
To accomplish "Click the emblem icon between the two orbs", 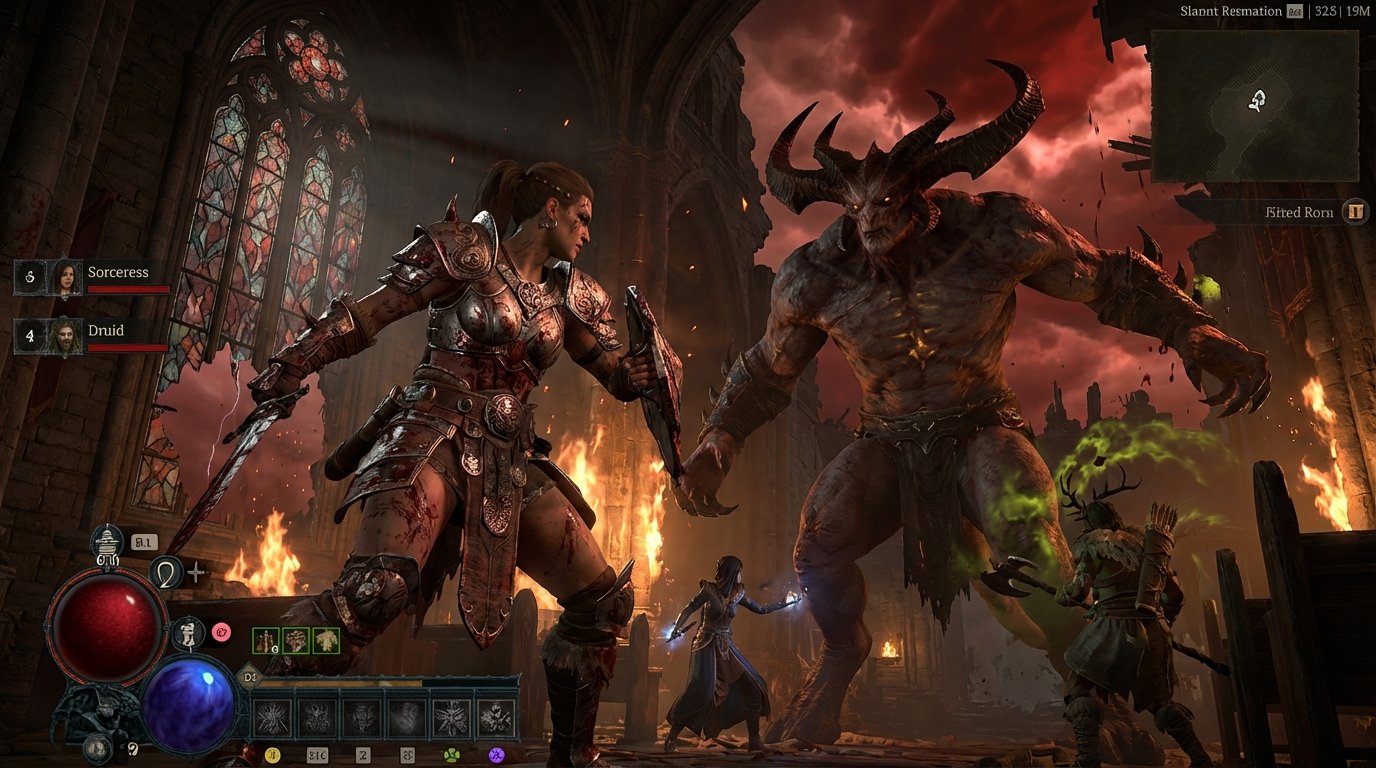I will click(x=187, y=634).
